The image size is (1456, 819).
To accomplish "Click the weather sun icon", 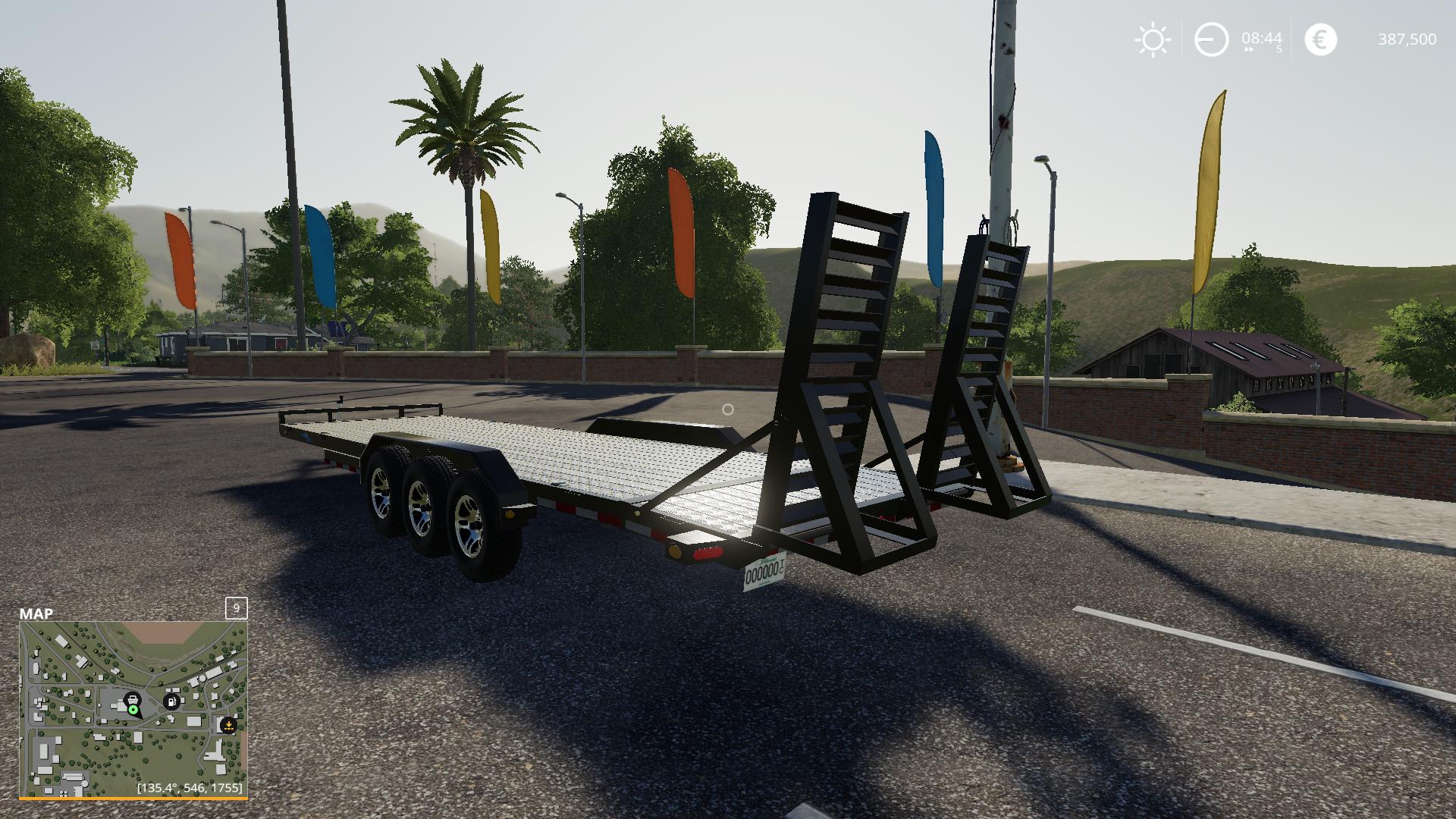I will pos(1152,39).
